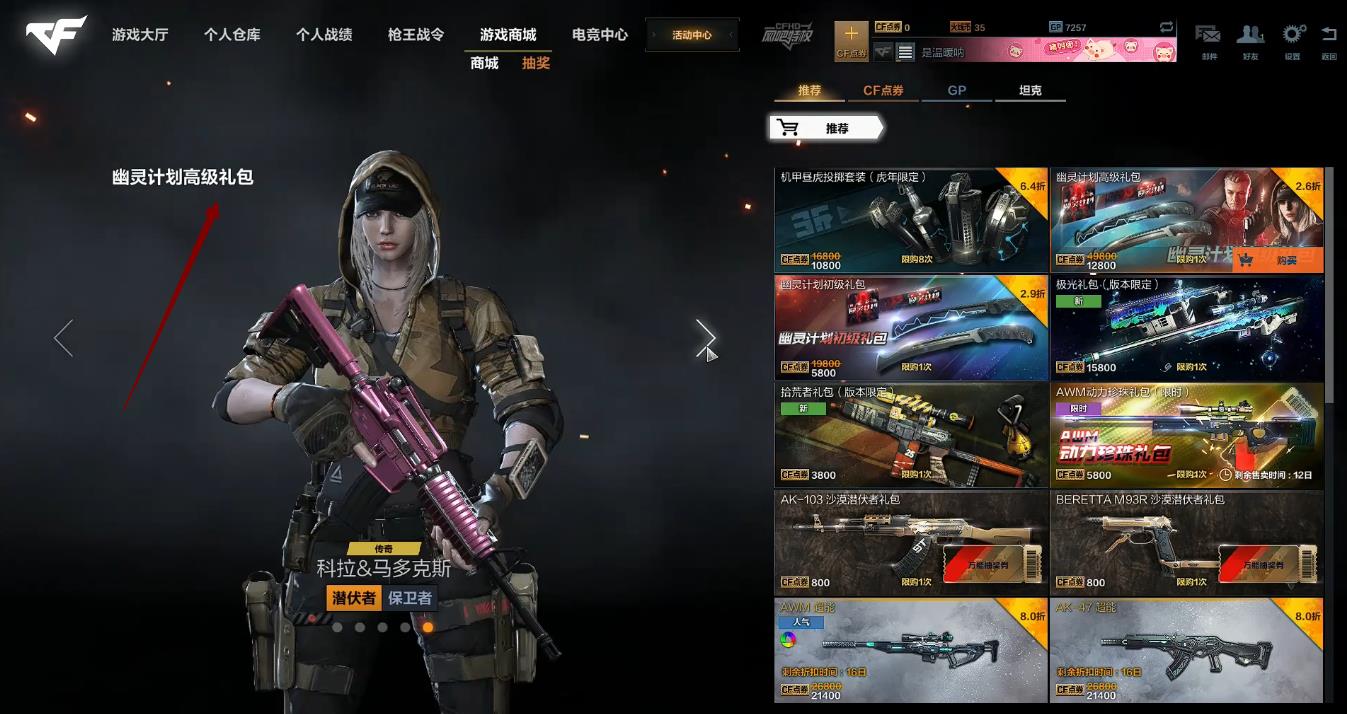Screen dimensions: 1347x714
Task: Open the 好友 friends list
Action: 1250,40
